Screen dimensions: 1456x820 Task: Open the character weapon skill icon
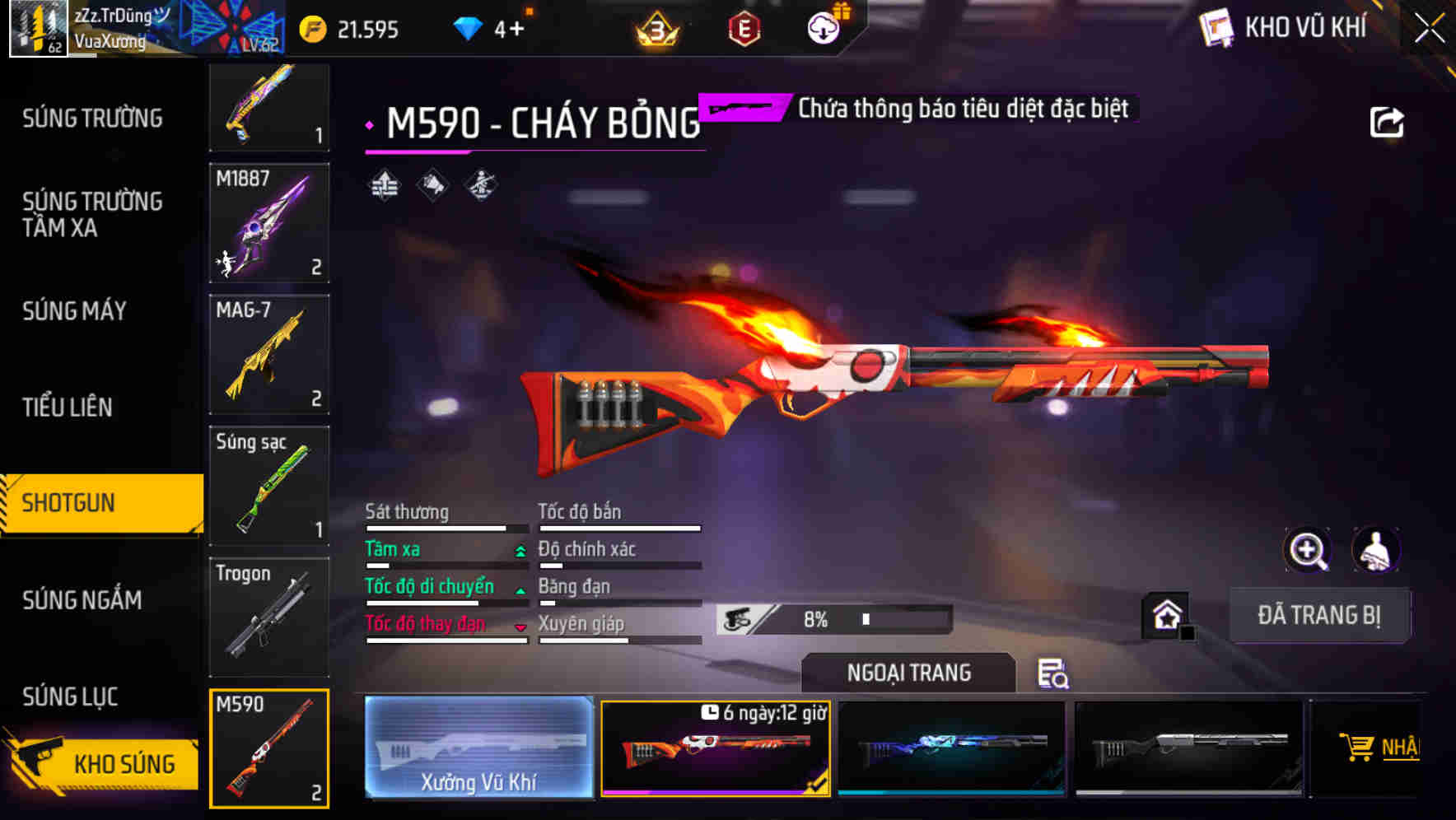coord(479,185)
